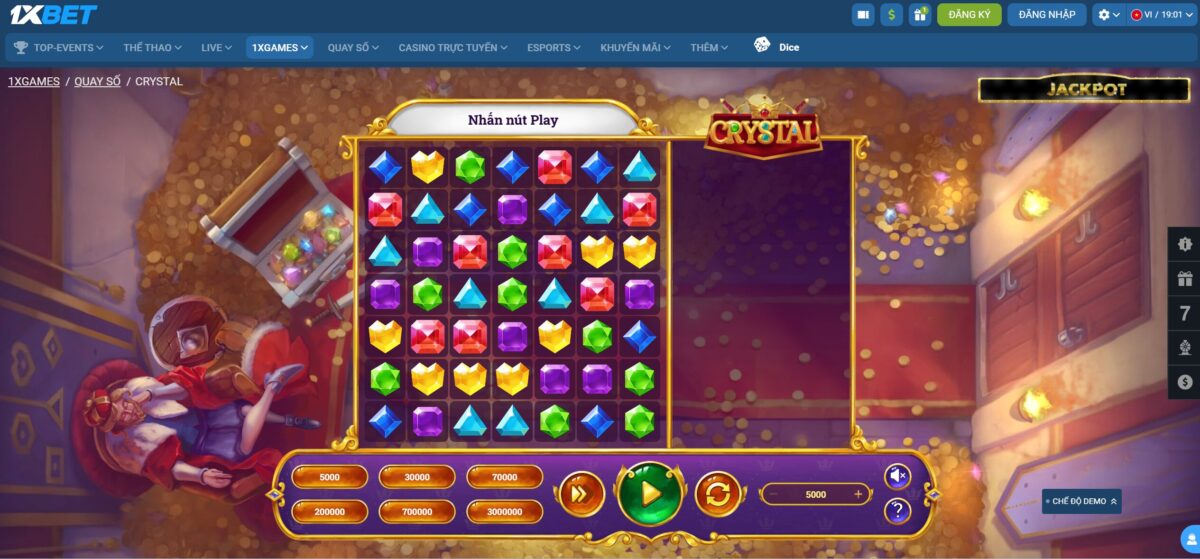This screenshot has height=559, width=1200.
Task: Select the 5000 bet preset
Action: click(x=330, y=478)
